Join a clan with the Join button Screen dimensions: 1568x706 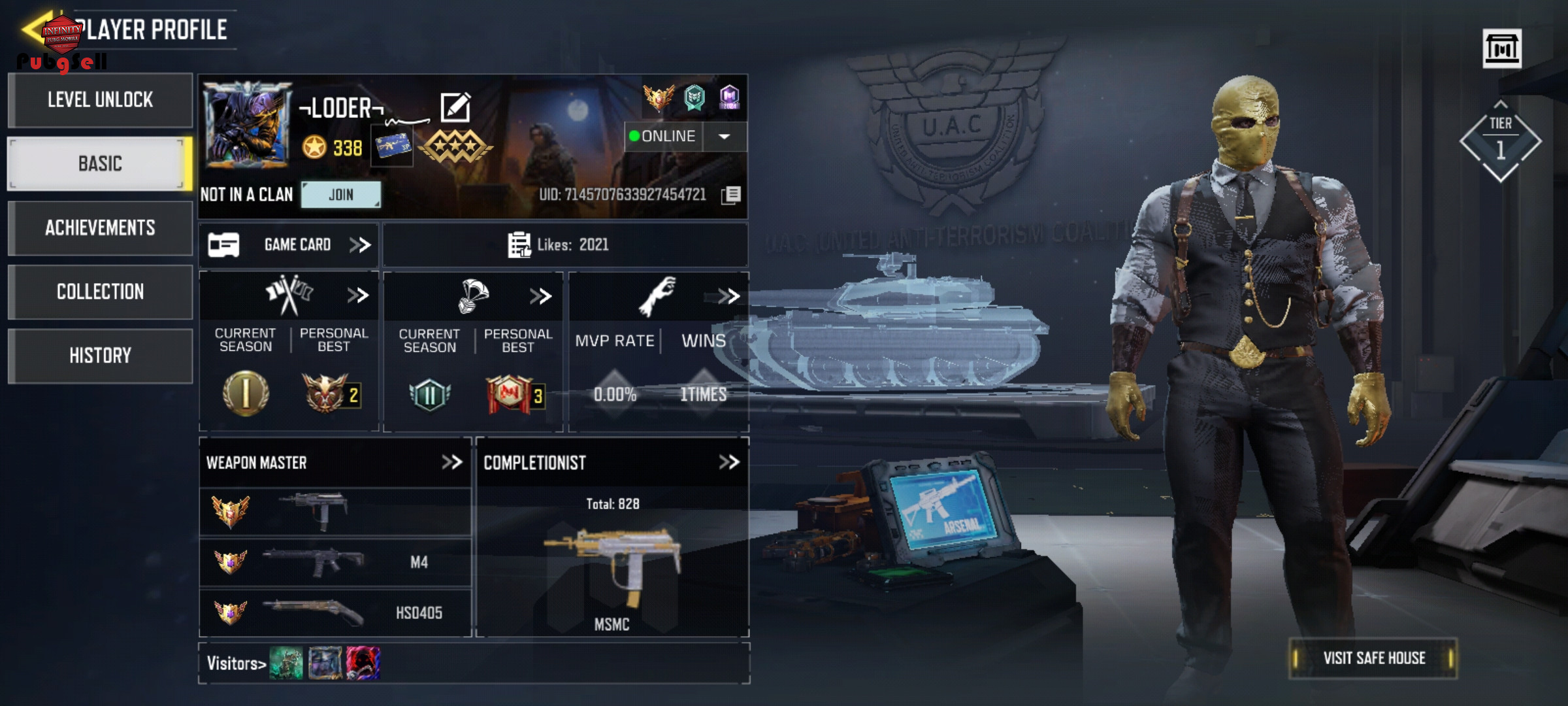tap(340, 195)
